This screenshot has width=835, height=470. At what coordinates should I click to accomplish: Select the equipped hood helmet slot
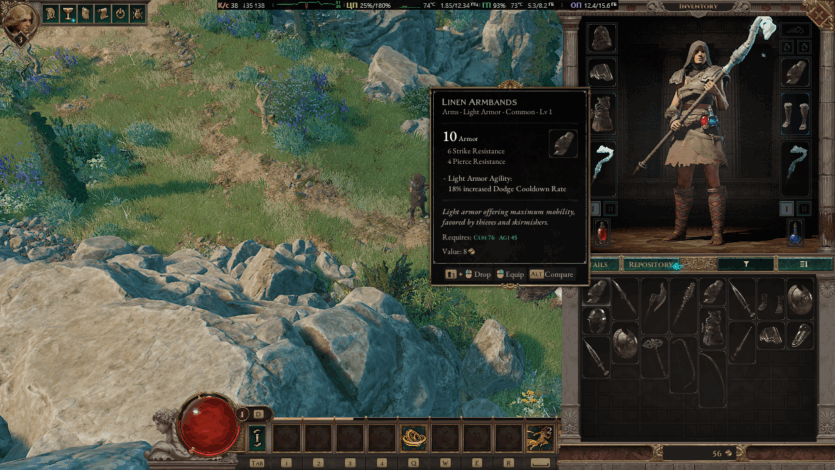point(602,38)
